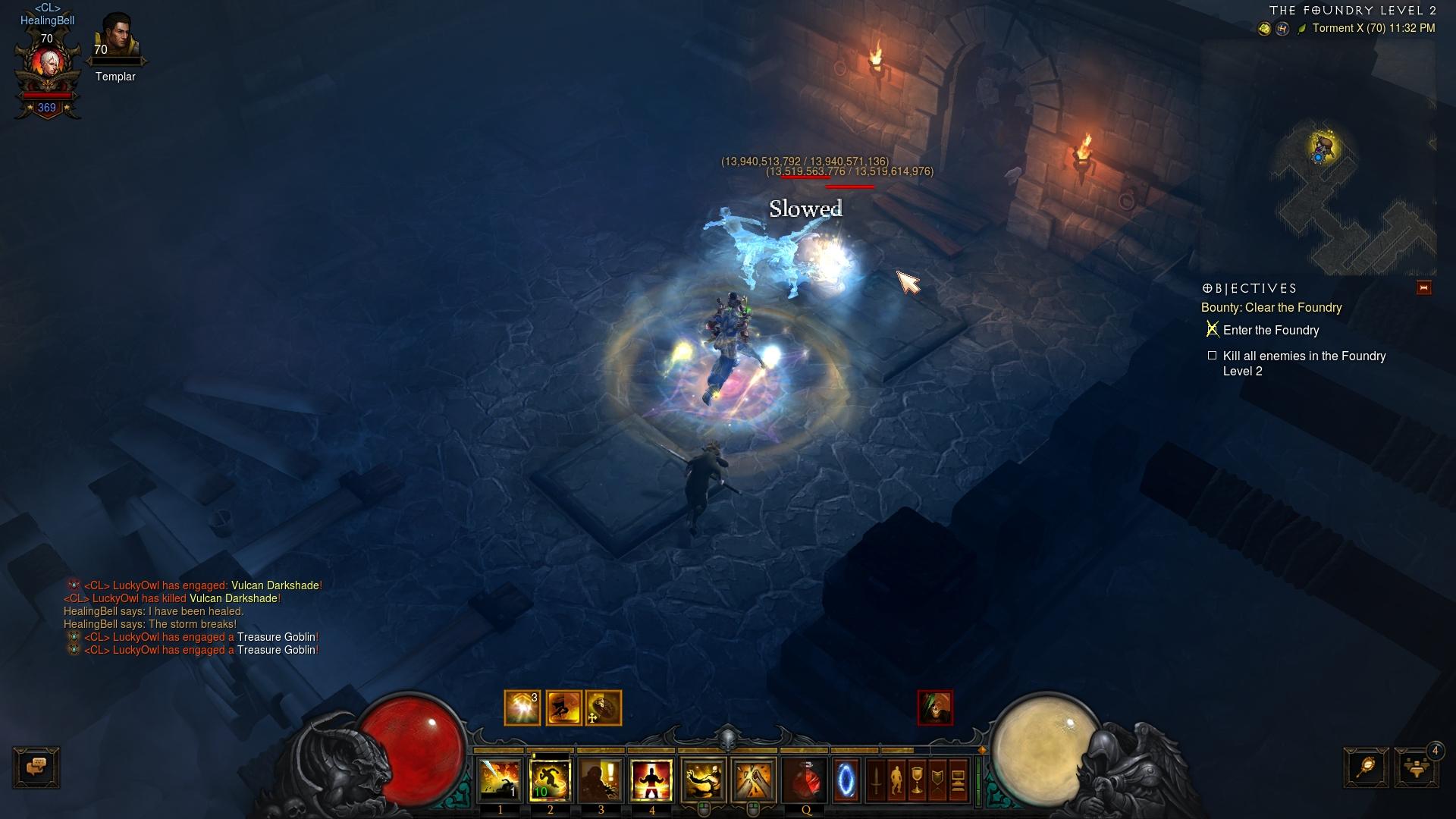This screenshot has width=1456, height=819.
Task: Open the chat button
Action: (36, 767)
